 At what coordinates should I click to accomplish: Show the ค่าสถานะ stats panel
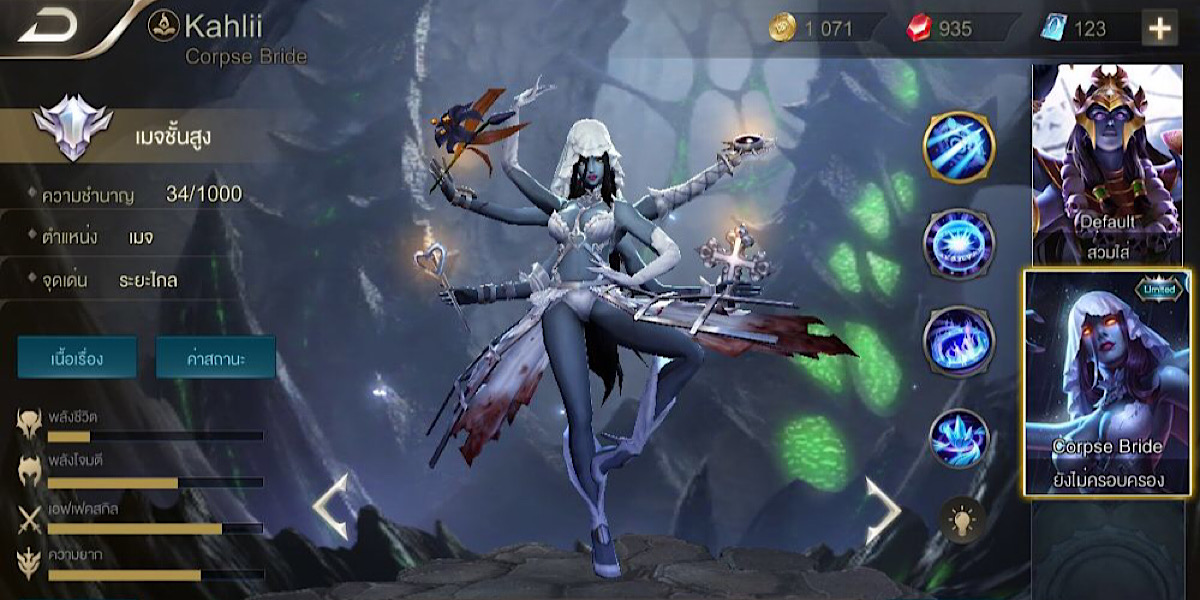215,356
